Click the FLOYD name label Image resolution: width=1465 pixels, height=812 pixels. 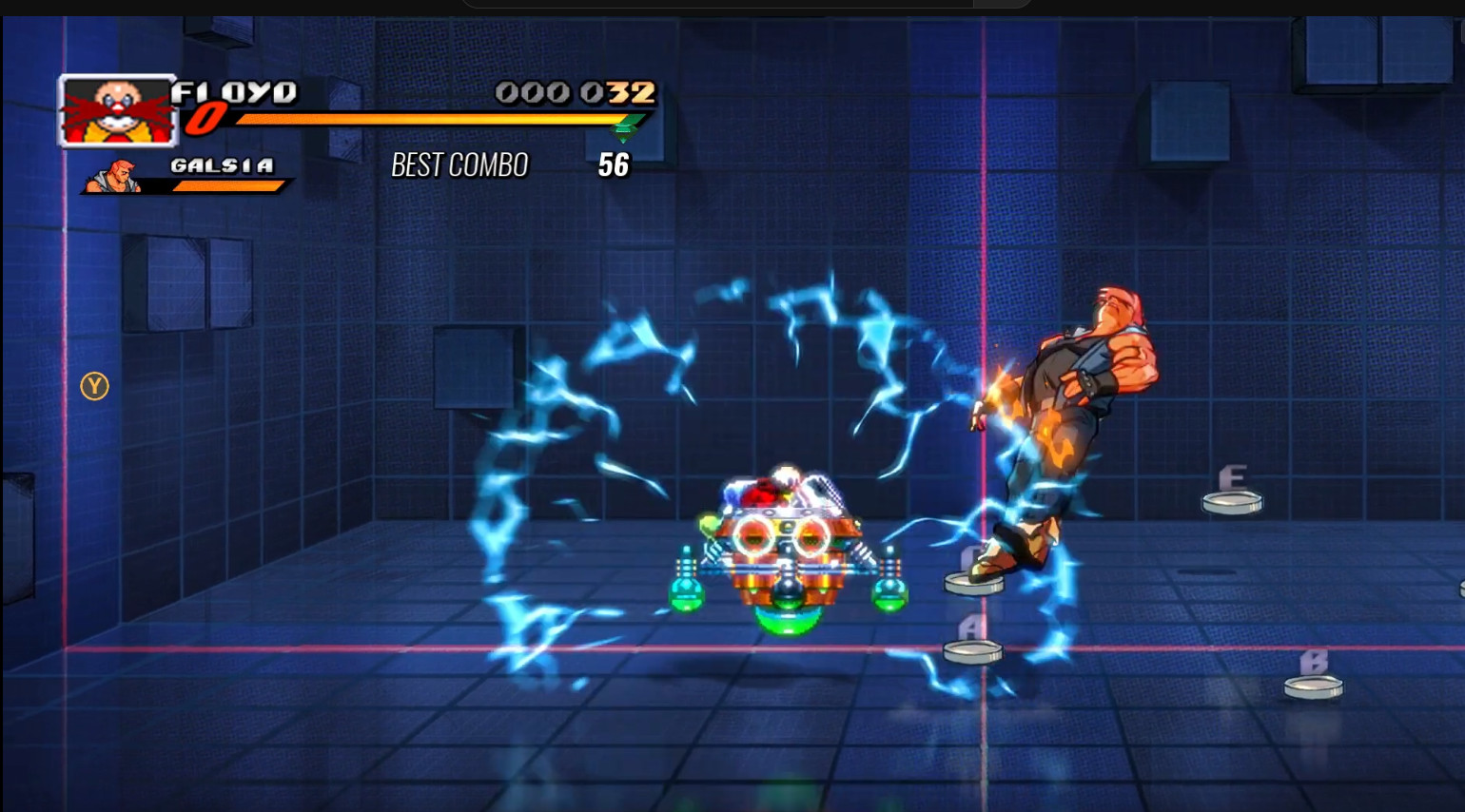point(235,92)
